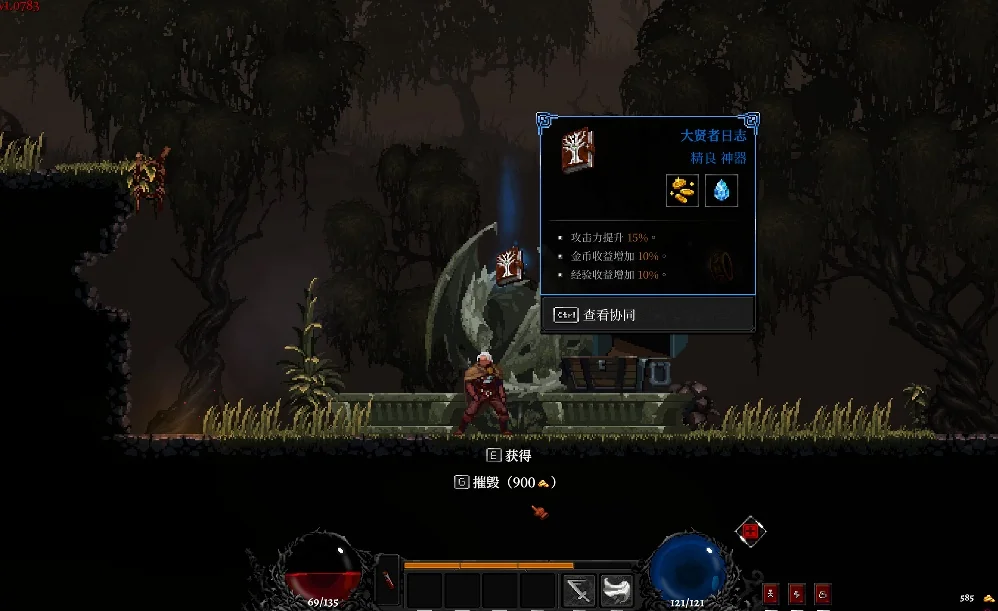Click the blue crystal synergy icon
Viewport: 998px width, 611px height.
[721, 190]
